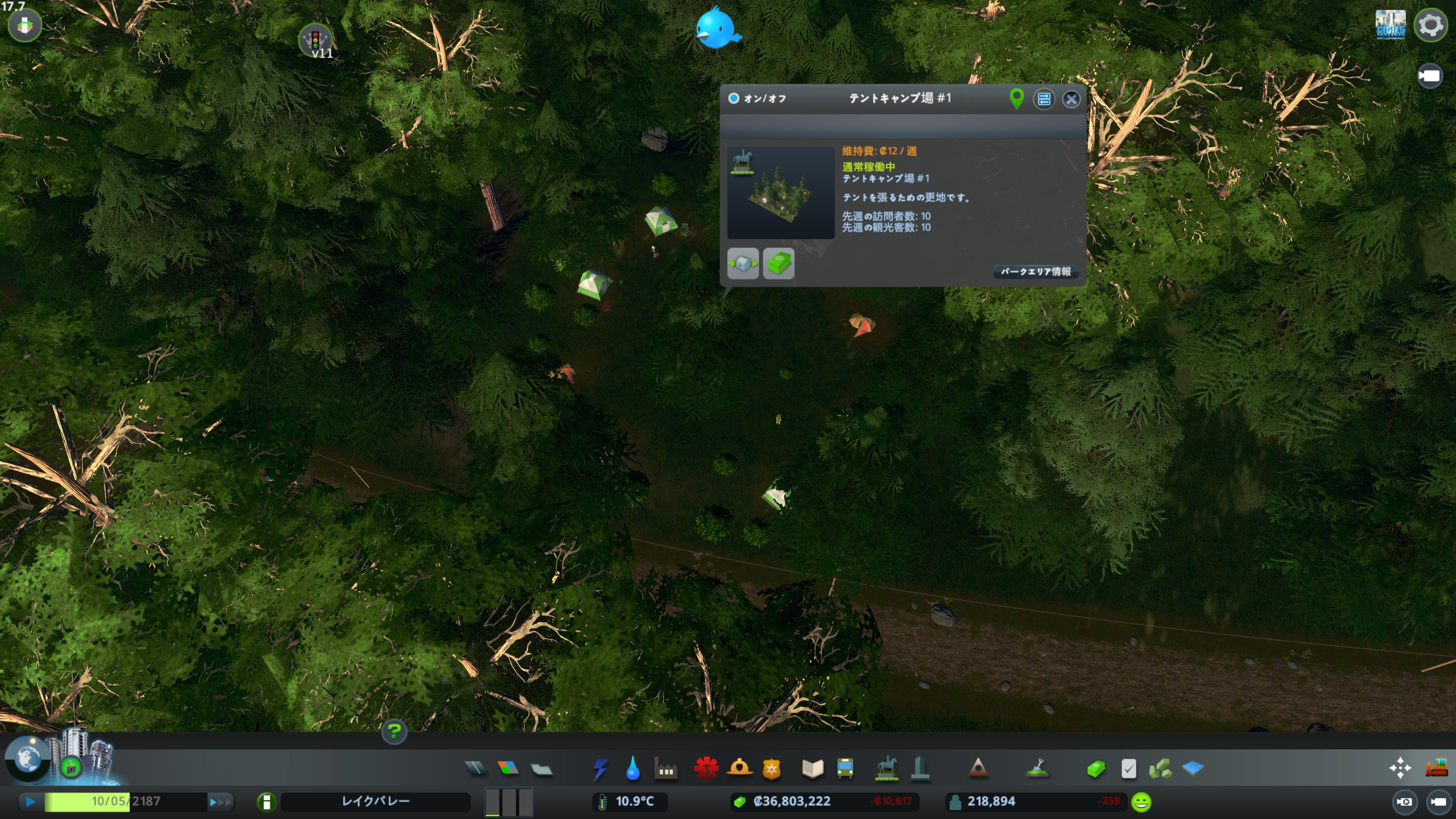Activate the bulldozer tool

pyautogui.click(x=1436, y=768)
